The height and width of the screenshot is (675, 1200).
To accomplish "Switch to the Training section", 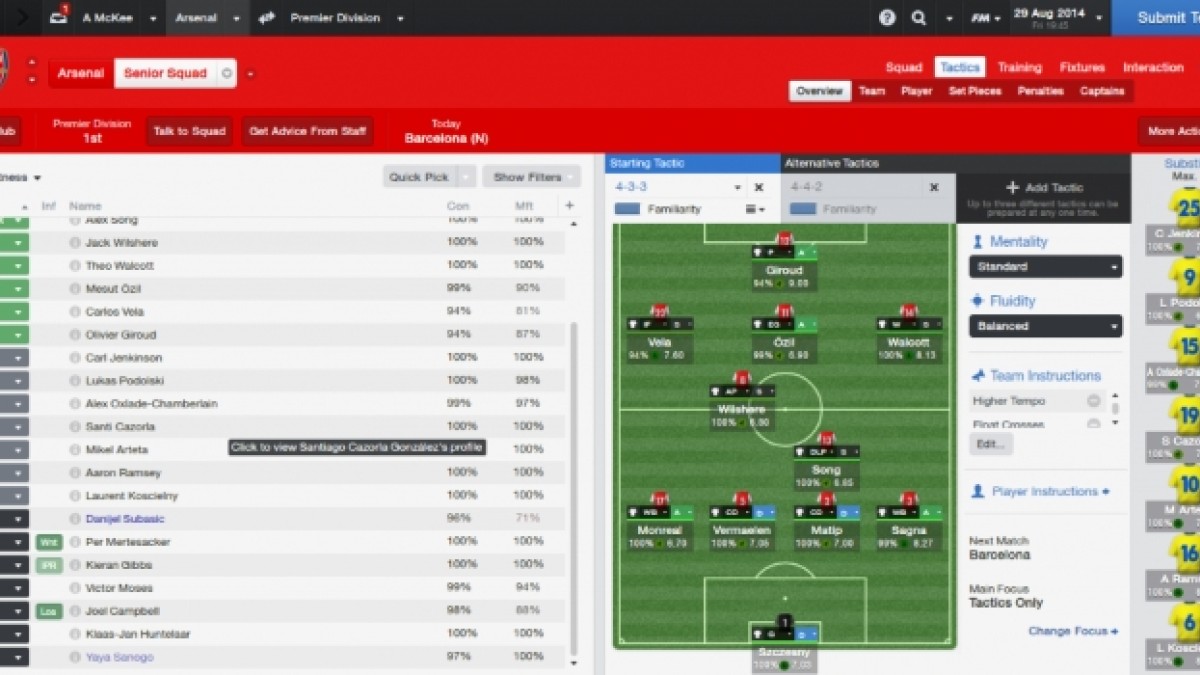I will 1019,68.
